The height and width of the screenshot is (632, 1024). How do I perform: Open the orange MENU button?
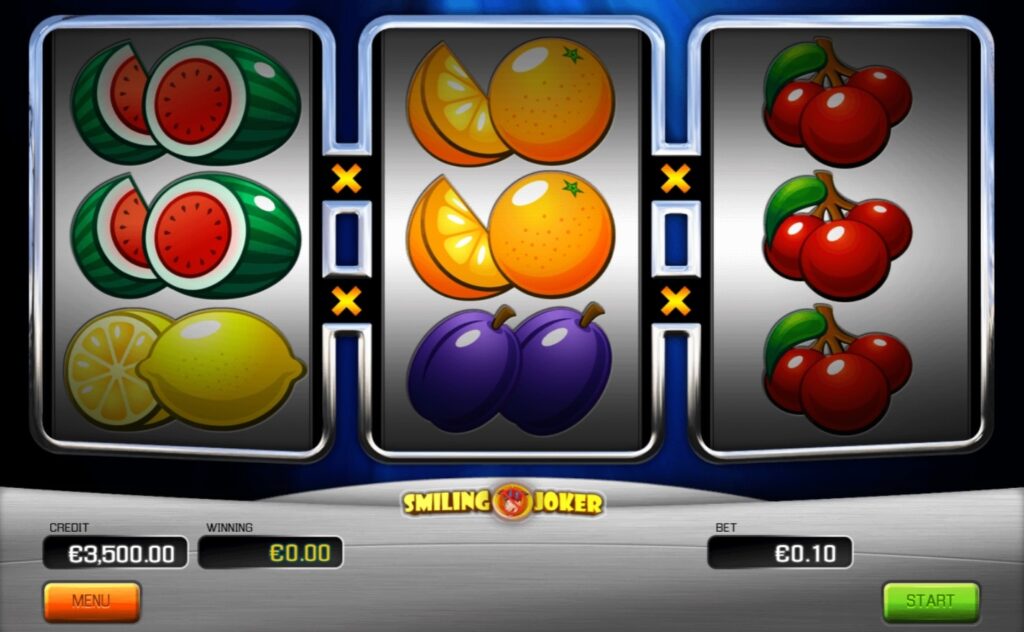(x=91, y=601)
